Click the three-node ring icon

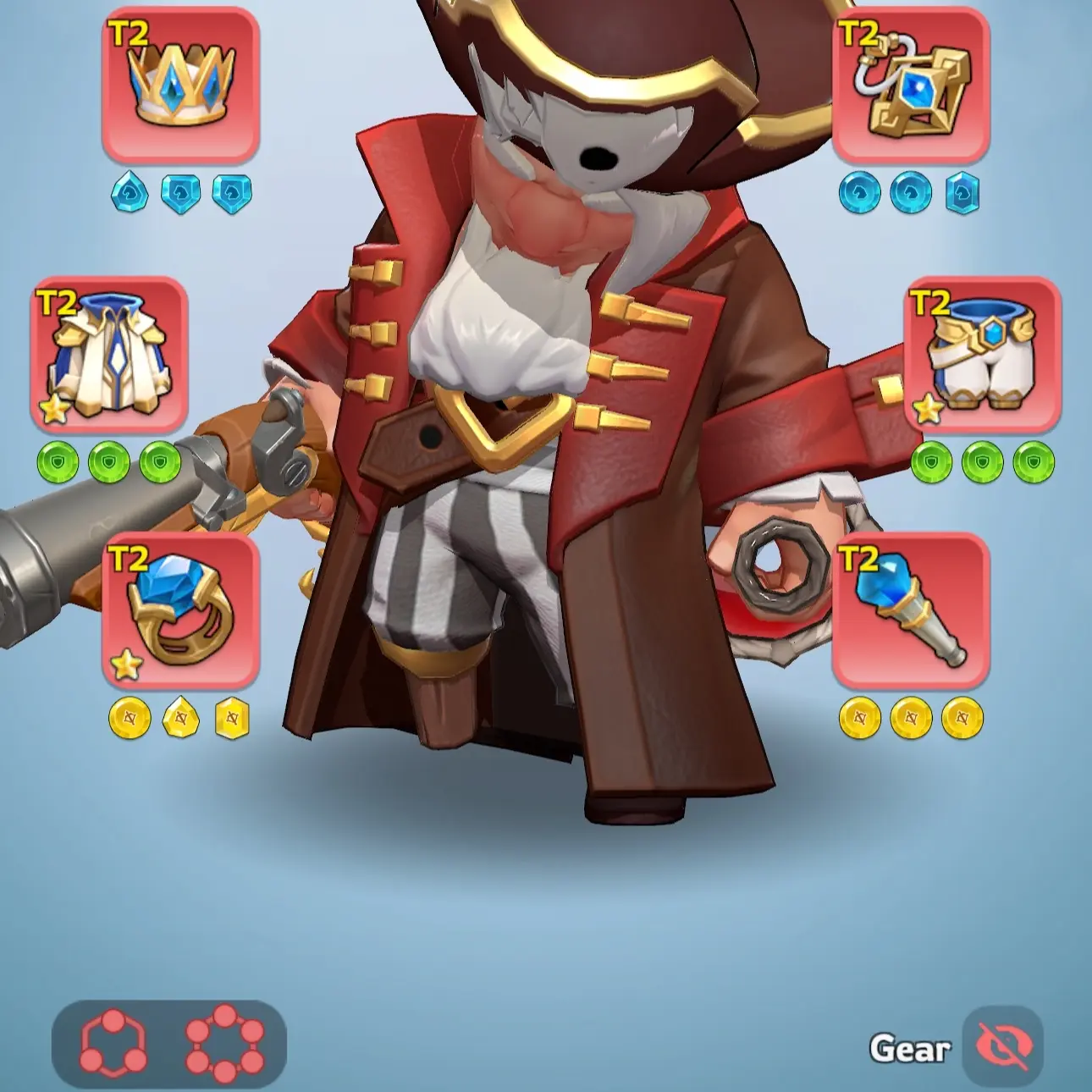coord(113,1043)
